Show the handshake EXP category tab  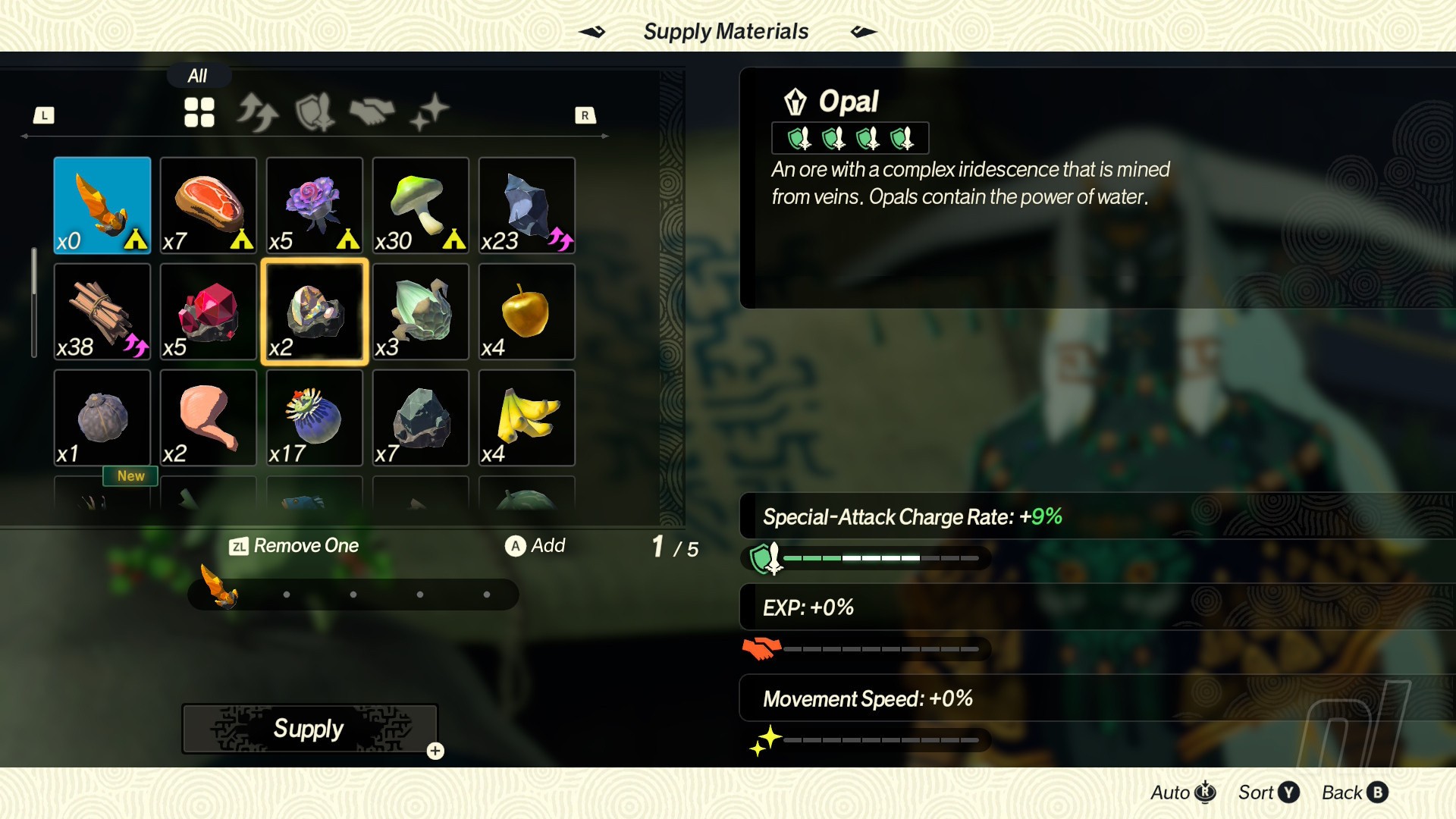click(372, 112)
